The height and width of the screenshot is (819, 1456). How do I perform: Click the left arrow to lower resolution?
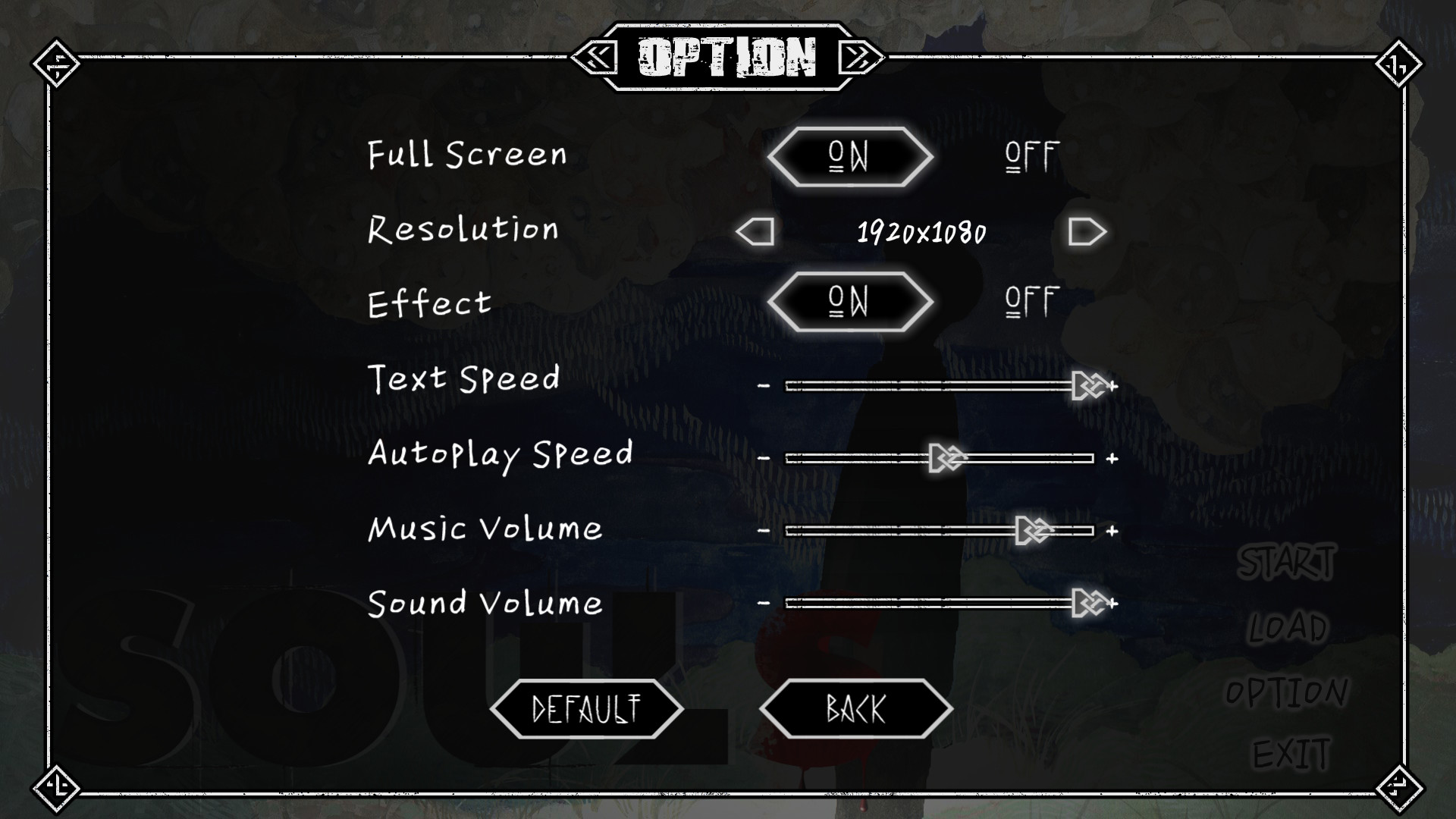tap(755, 231)
